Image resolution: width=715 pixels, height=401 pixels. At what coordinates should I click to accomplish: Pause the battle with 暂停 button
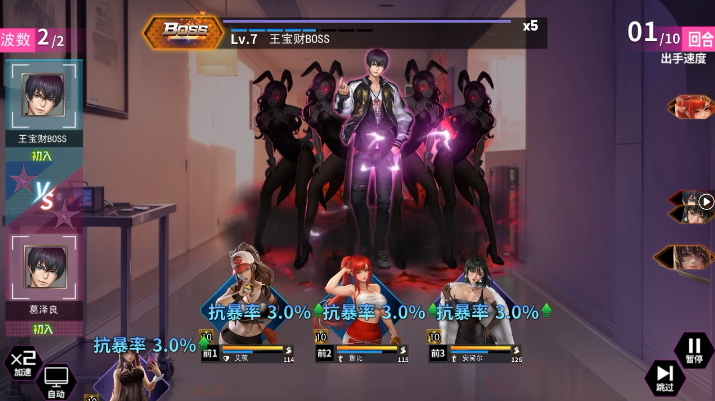694,349
